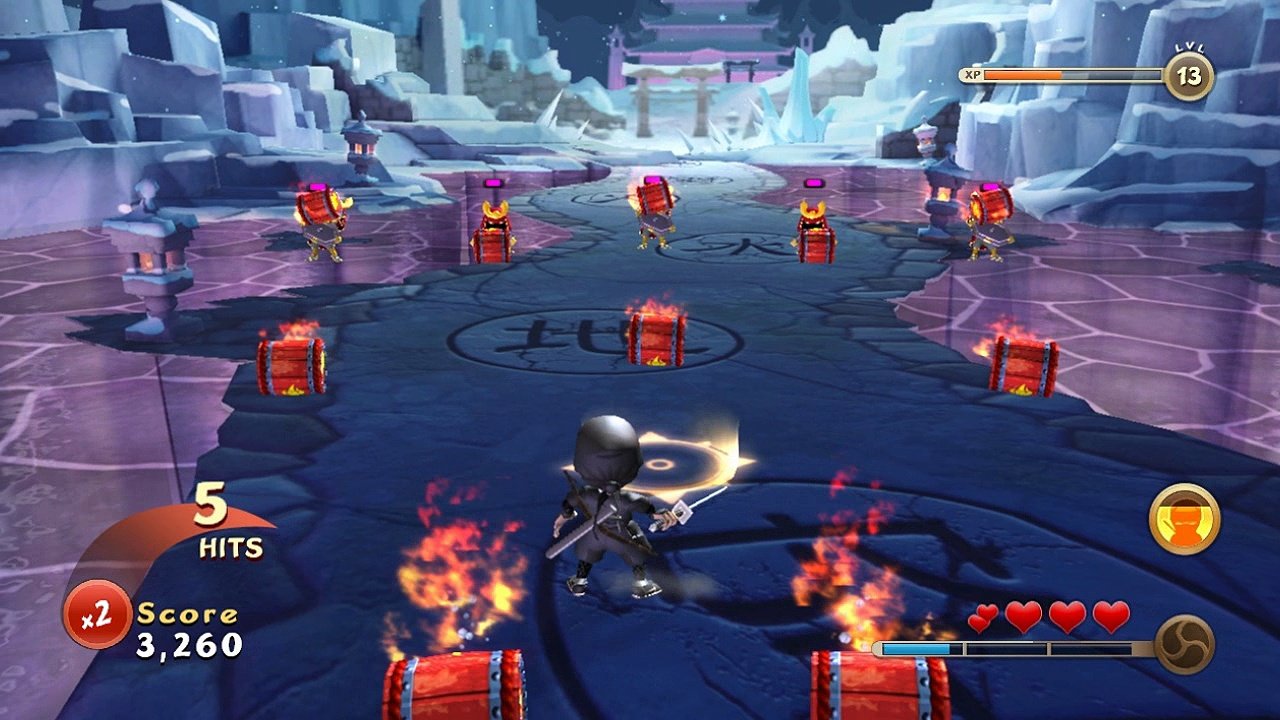Click the player ninja character

(x=613, y=505)
